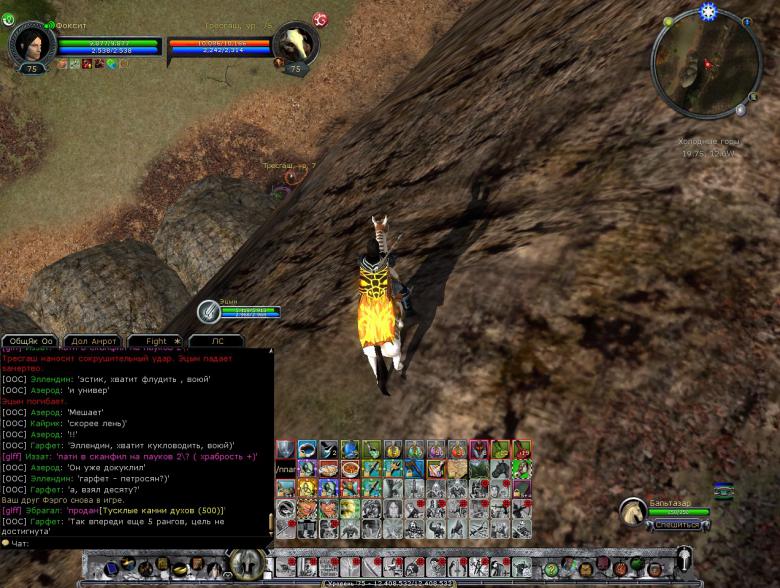Click the Спешиться dismount button
Viewport: 780px width, 588px height.
(677, 524)
